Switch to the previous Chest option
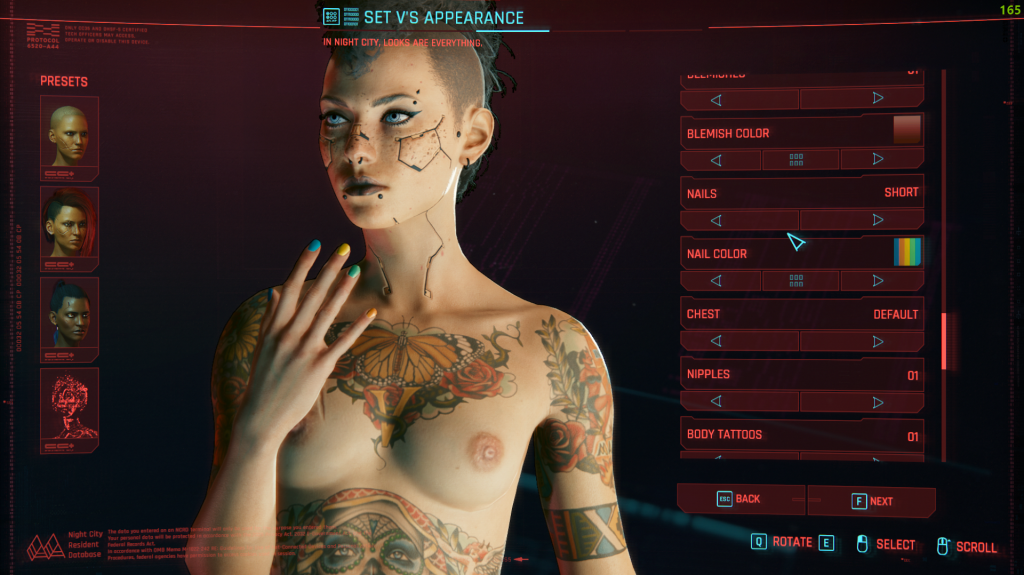The height and width of the screenshot is (575, 1024). click(x=716, y=341)
